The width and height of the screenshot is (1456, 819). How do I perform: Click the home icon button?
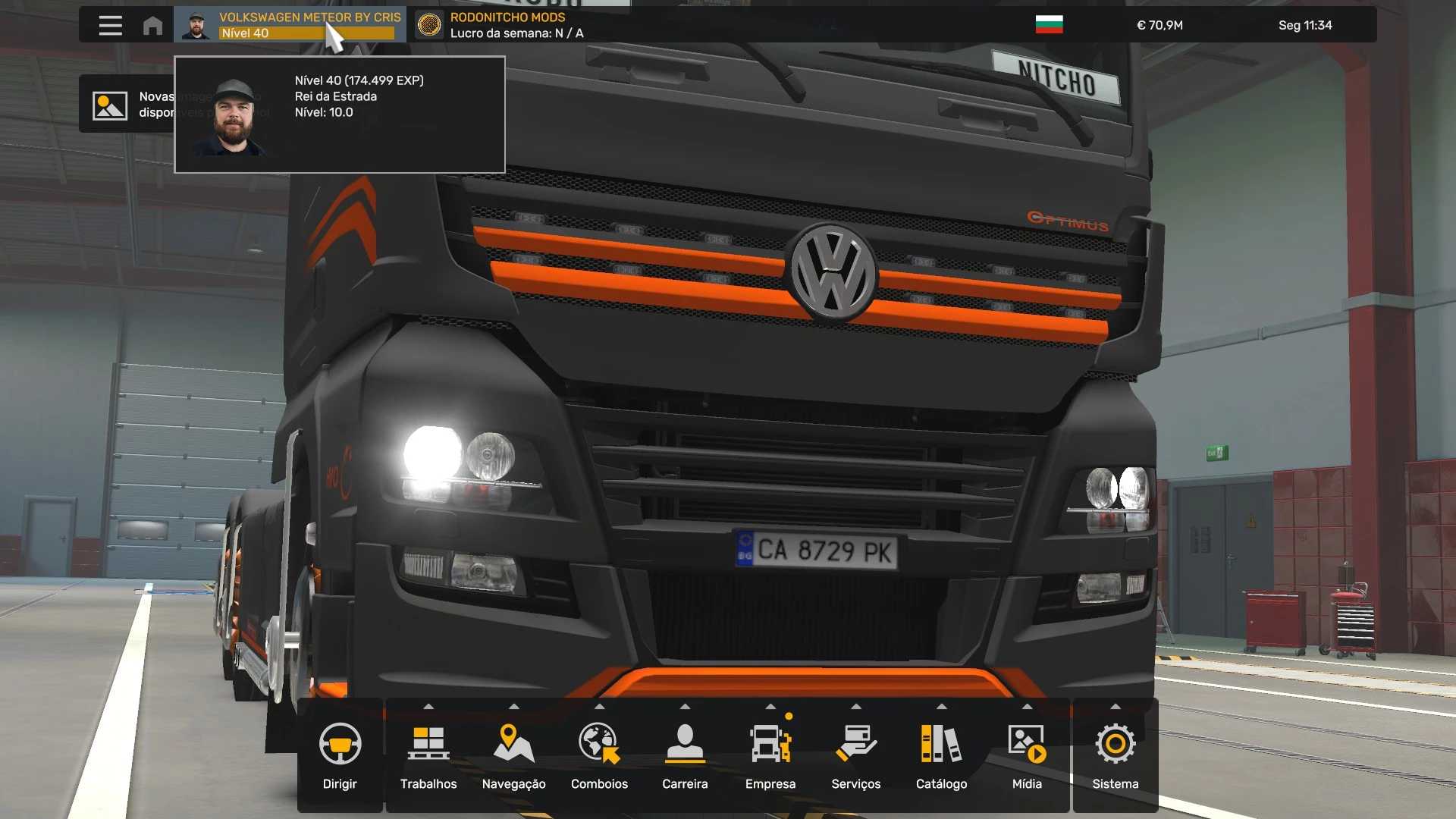tap(152, 25)
